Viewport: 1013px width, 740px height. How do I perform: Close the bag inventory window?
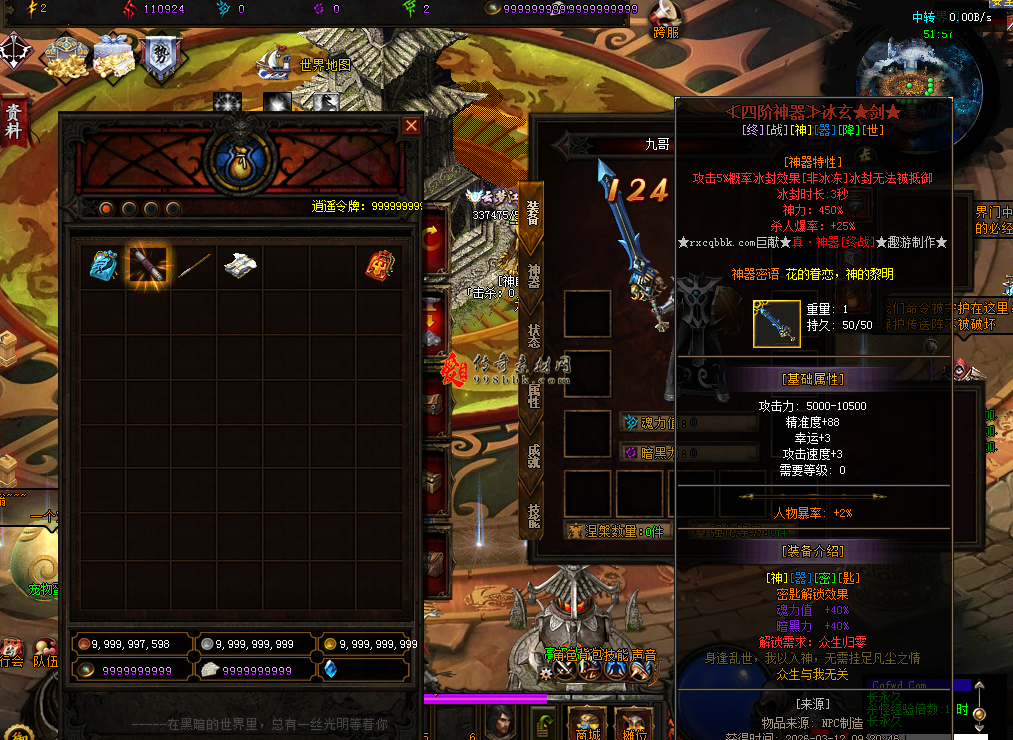(411, 126)
